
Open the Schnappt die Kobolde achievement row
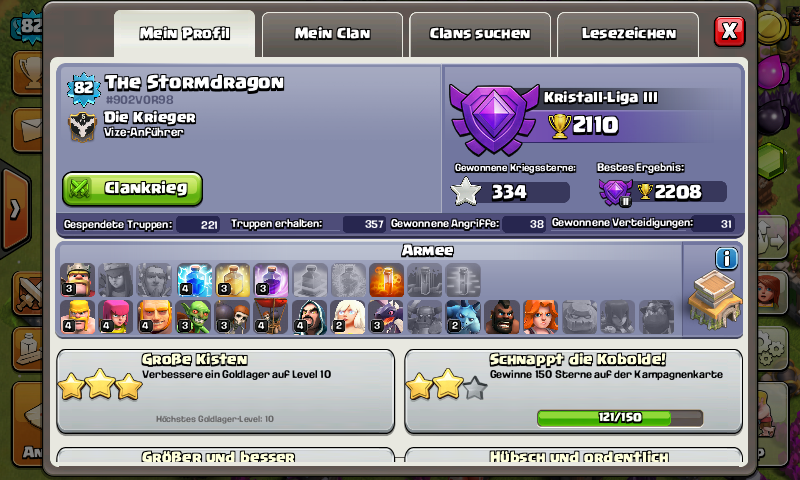coord(573,390)
